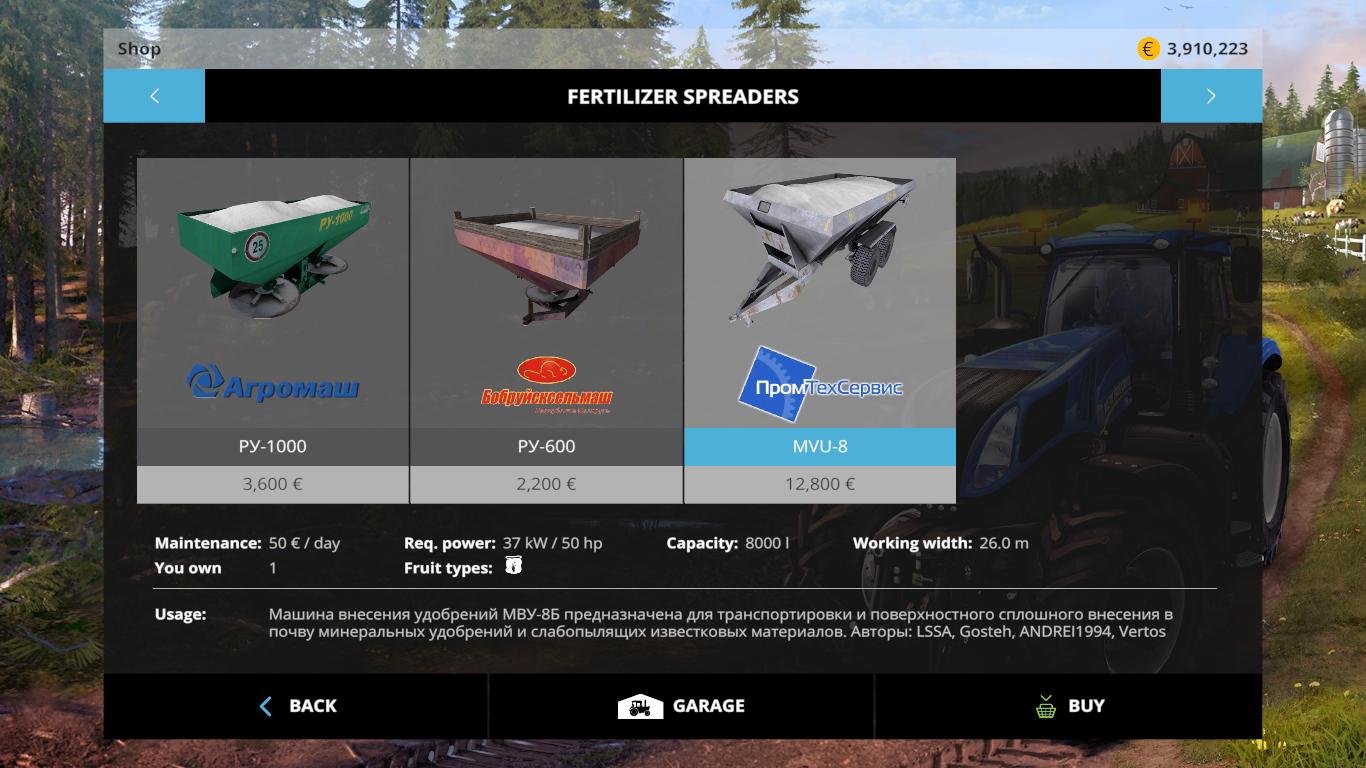Buy the selected spreader
This screenshot has width=1366, height=768.
1069,706
